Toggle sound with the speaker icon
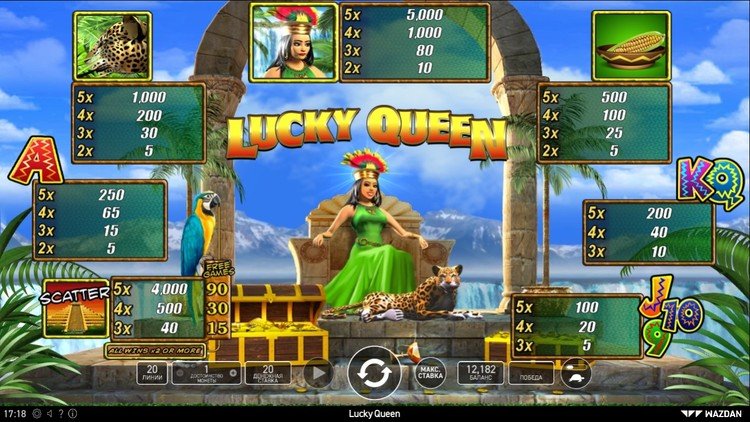750x422 pixels. [48, 413]
